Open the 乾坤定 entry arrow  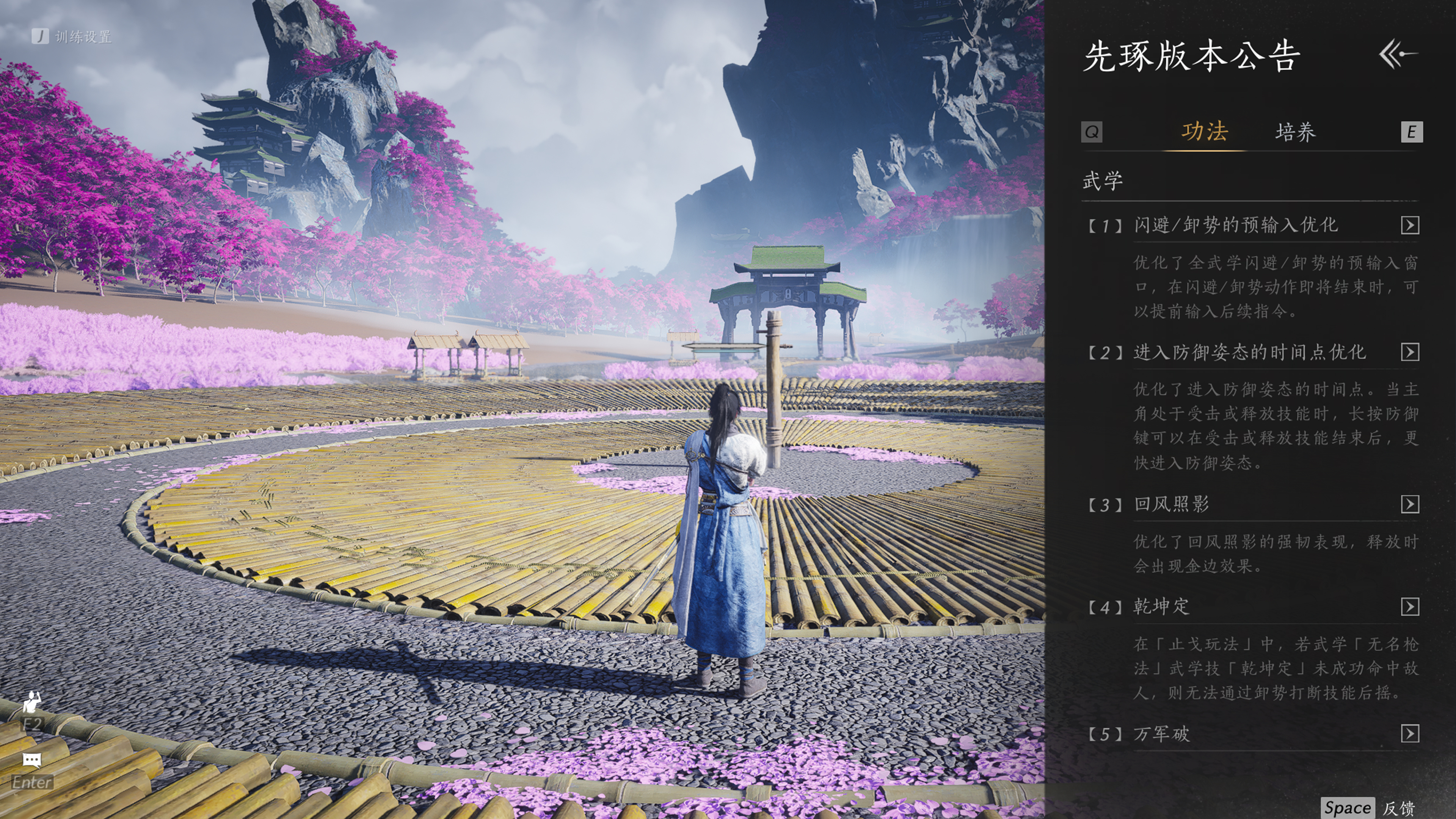(x=1410, y=607)
